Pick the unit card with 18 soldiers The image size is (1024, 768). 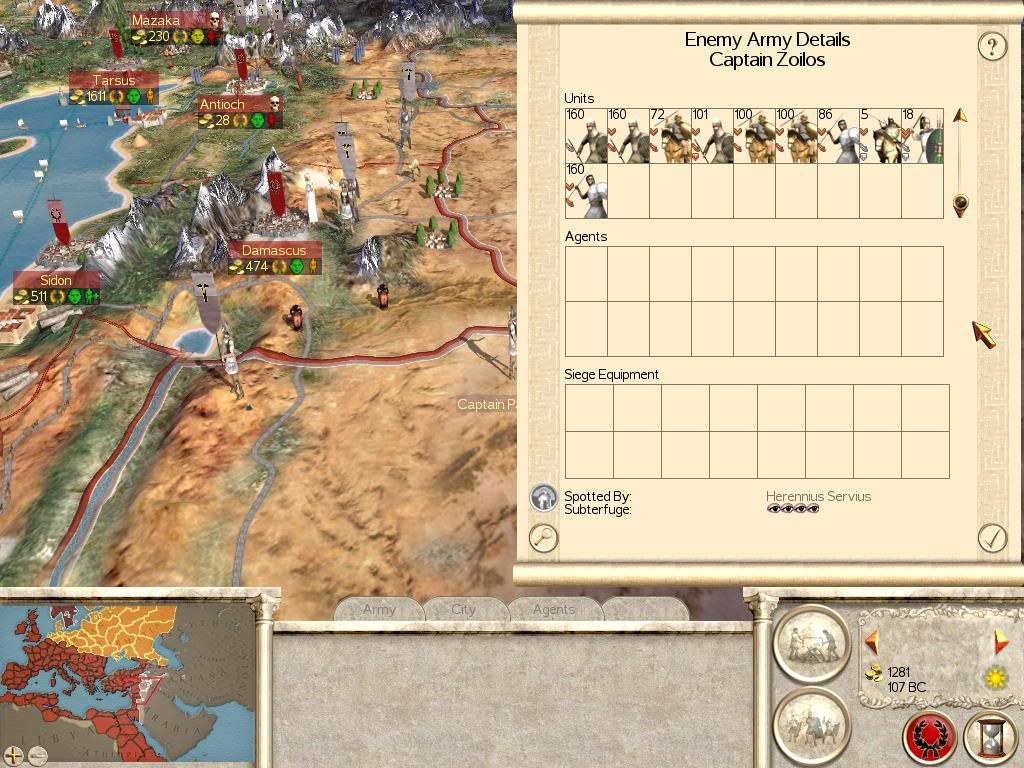coord(922,136)
